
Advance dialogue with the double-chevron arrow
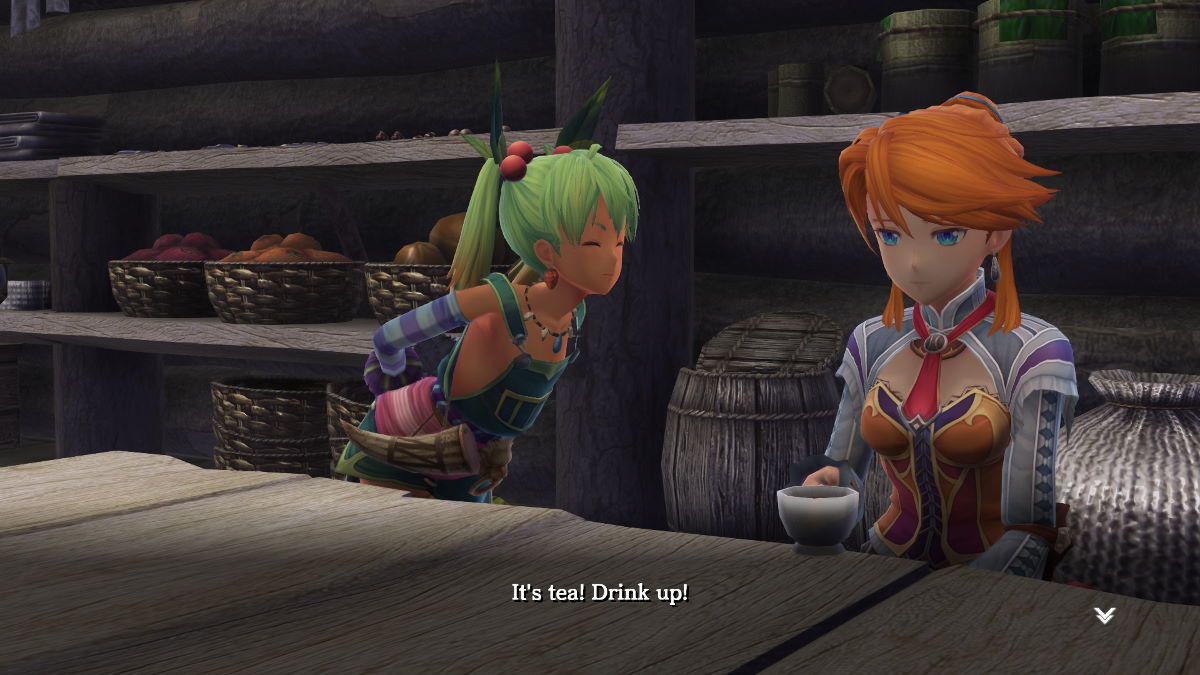click(1104, 616)
